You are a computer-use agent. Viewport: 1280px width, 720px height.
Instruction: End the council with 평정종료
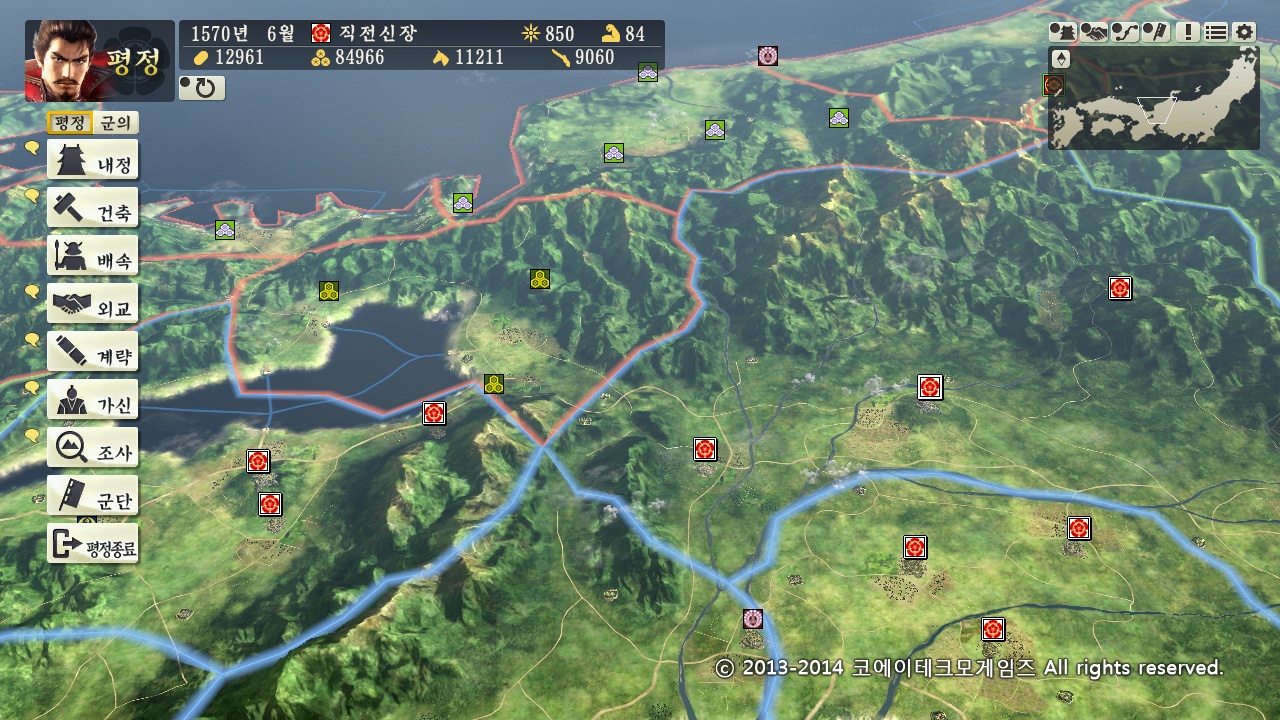coord(93,545)
